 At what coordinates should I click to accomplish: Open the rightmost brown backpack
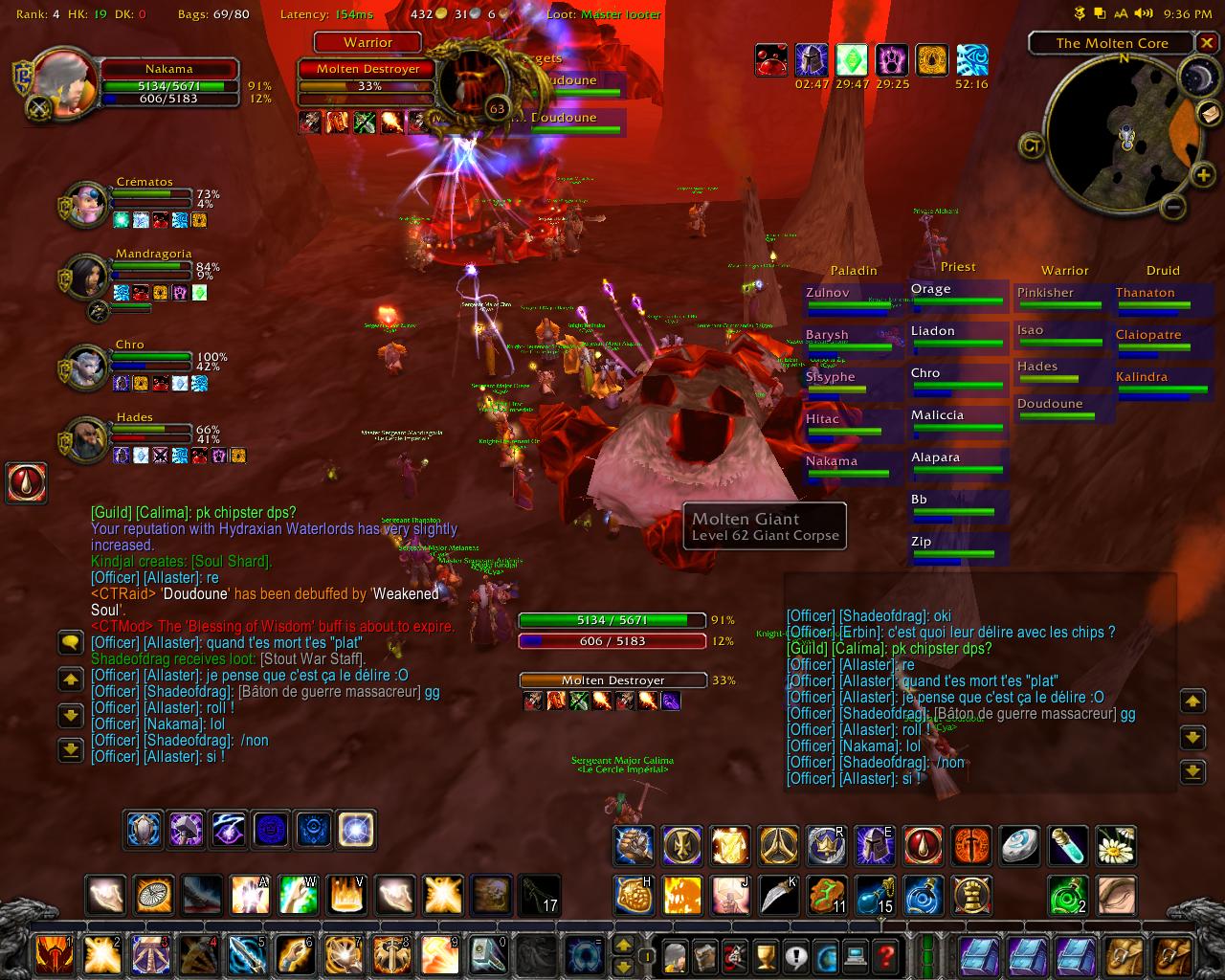(x=1173, y=955)
